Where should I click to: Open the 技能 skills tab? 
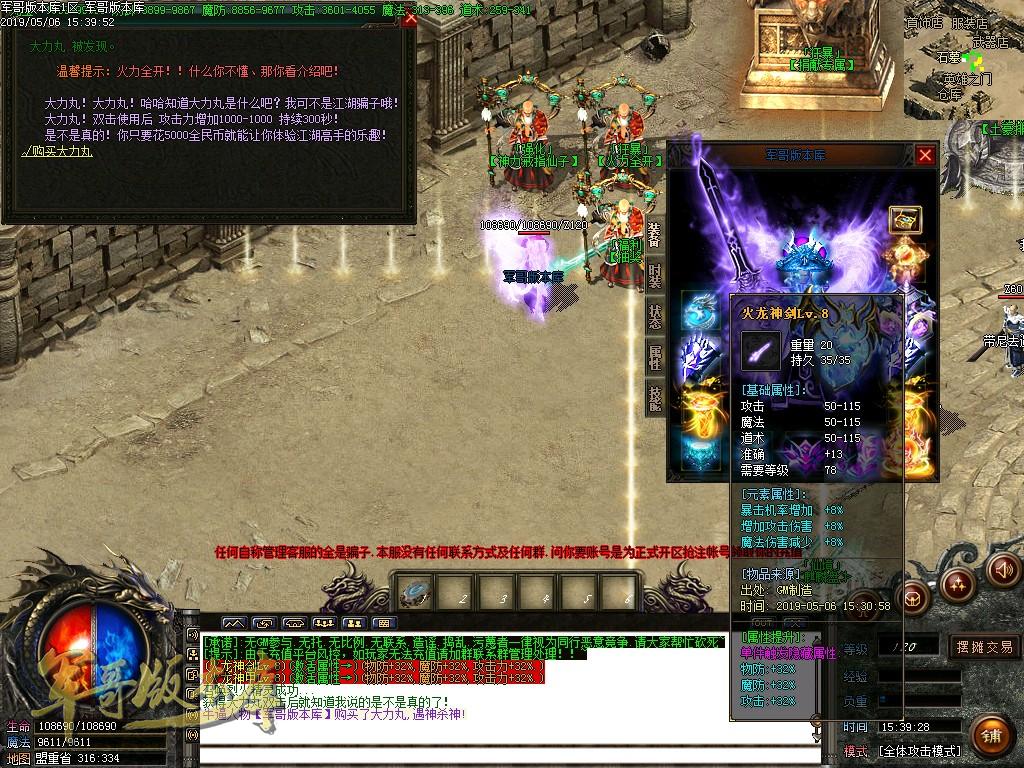click(x=654, y=397)
